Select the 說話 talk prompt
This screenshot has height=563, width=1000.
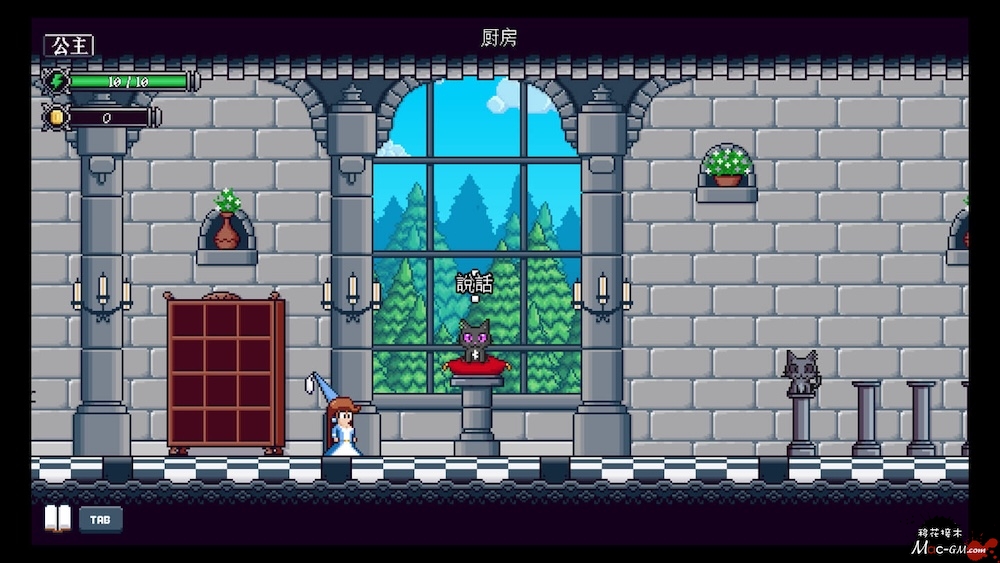pos(474,282)
